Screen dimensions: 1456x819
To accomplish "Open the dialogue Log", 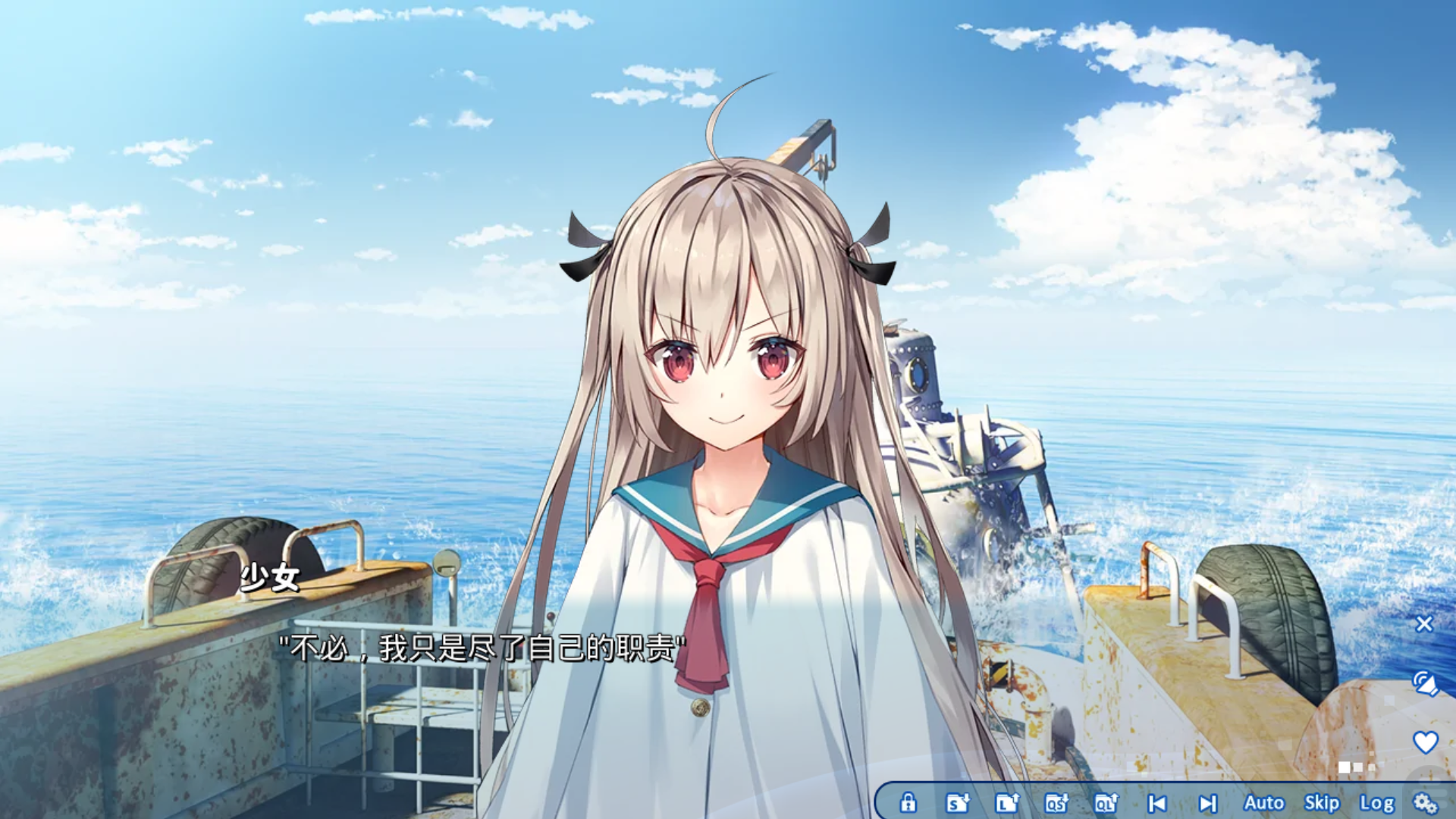I will 1376,802.
